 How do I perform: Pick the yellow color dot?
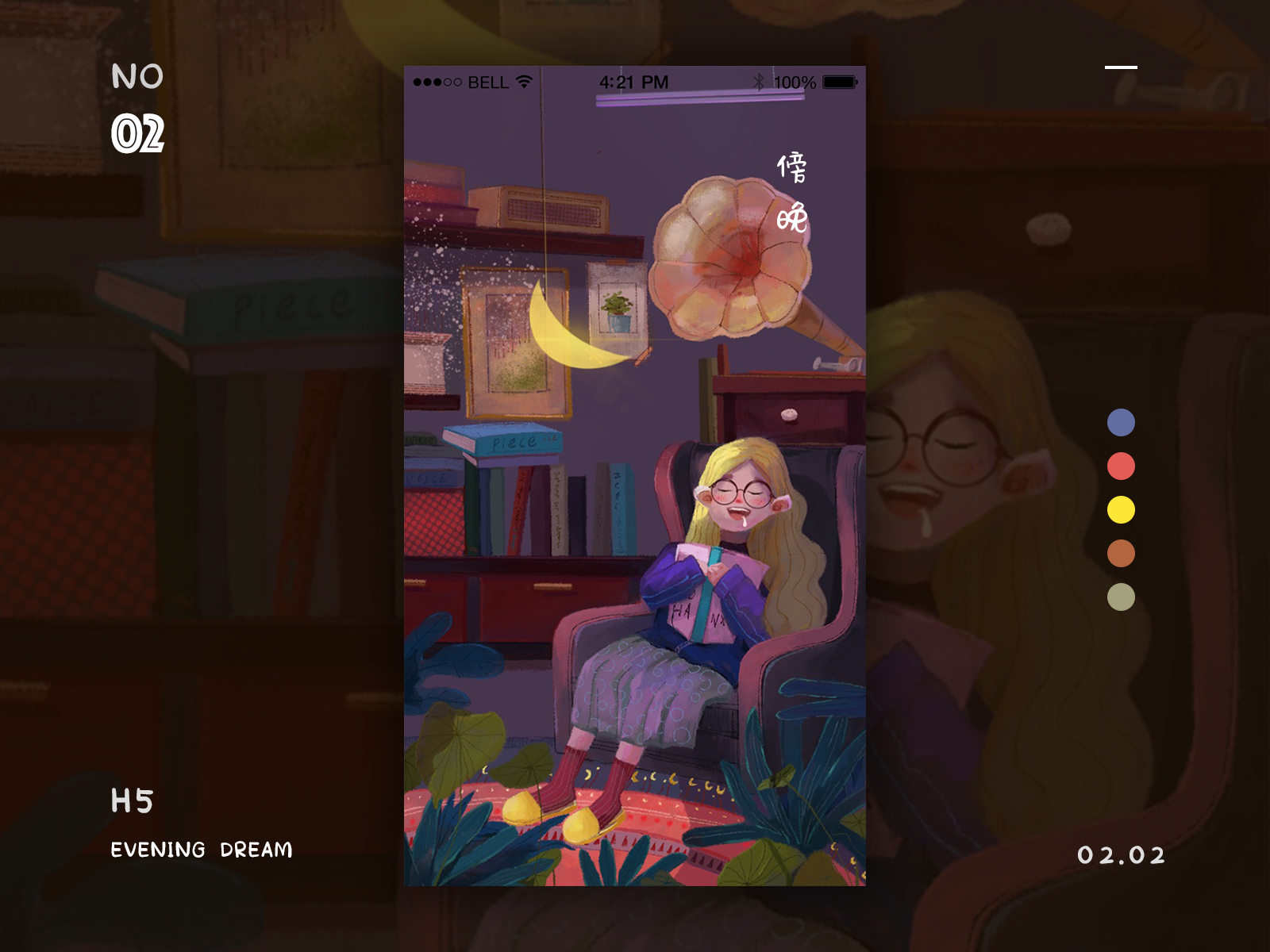(1121, 509)
